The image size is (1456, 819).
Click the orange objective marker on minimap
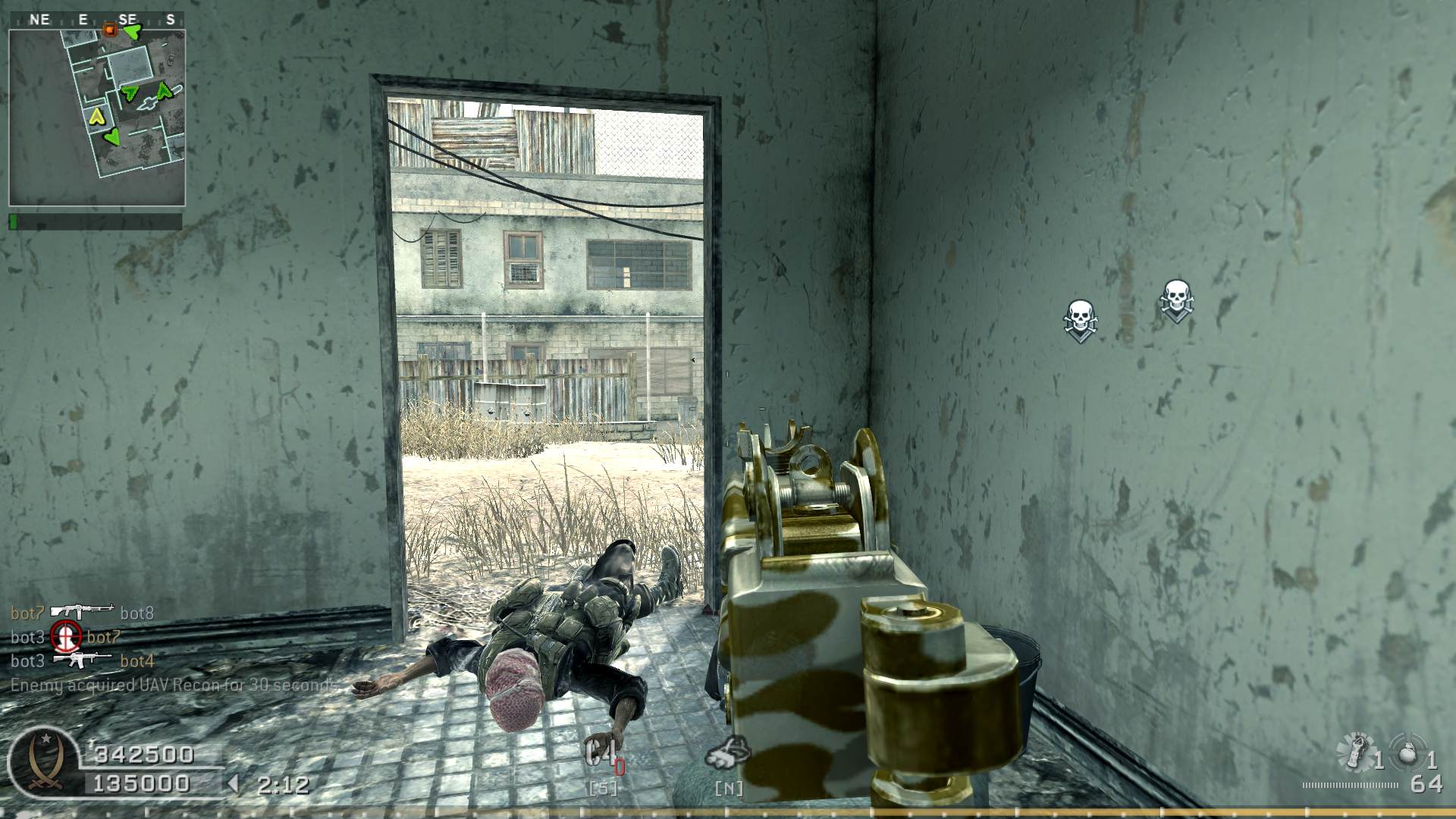coord(110,30)
